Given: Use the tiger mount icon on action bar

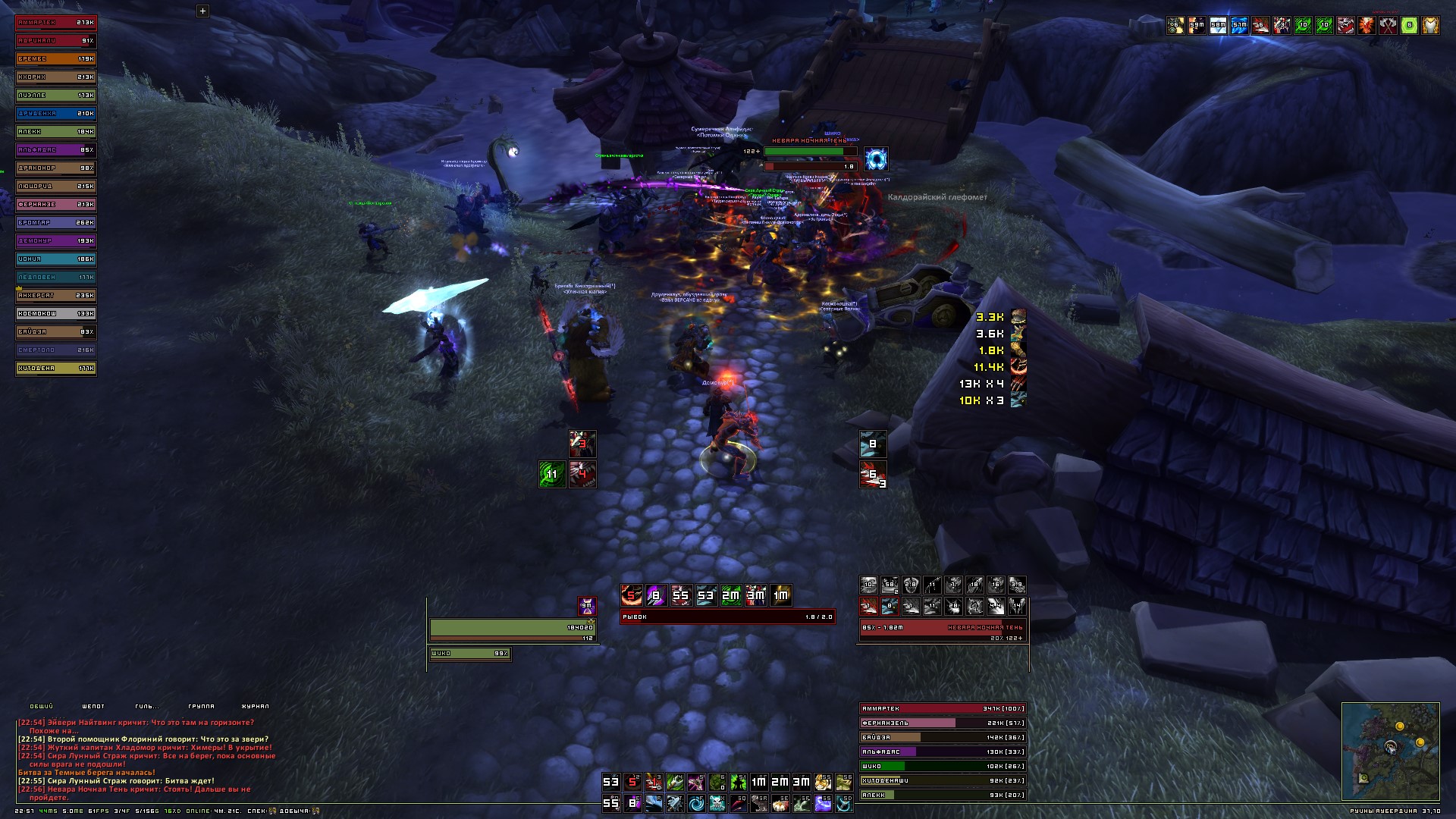Looking at the screenshot, I should [x=823, y=782].
